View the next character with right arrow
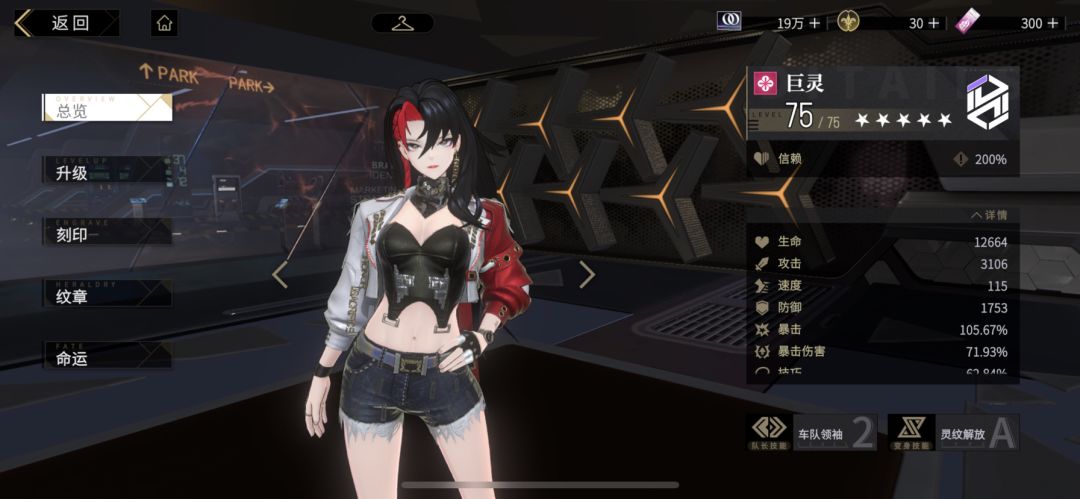 tap(587, 274)
